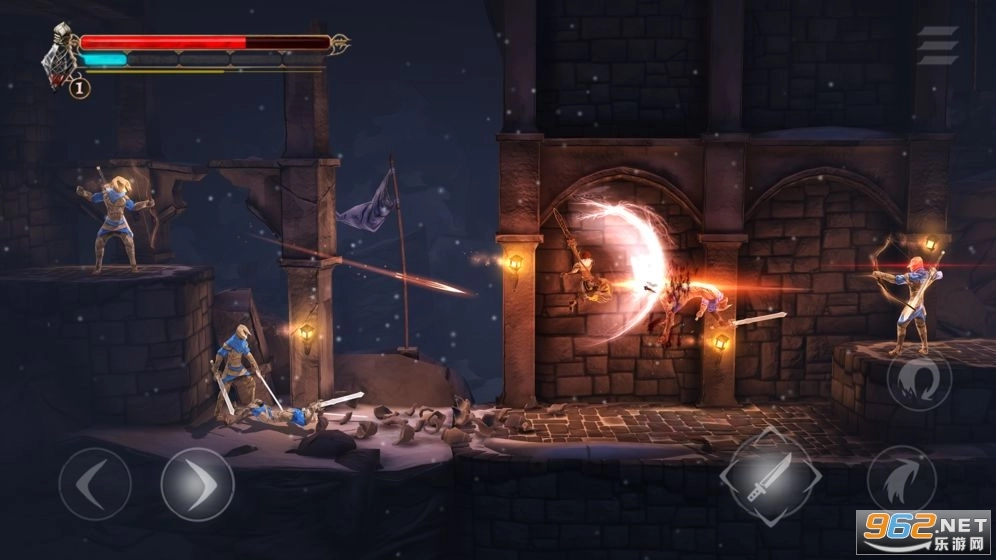The image size is (996, 560).
Task: Tap the move-left arrow button
Action: pos(95,484)
